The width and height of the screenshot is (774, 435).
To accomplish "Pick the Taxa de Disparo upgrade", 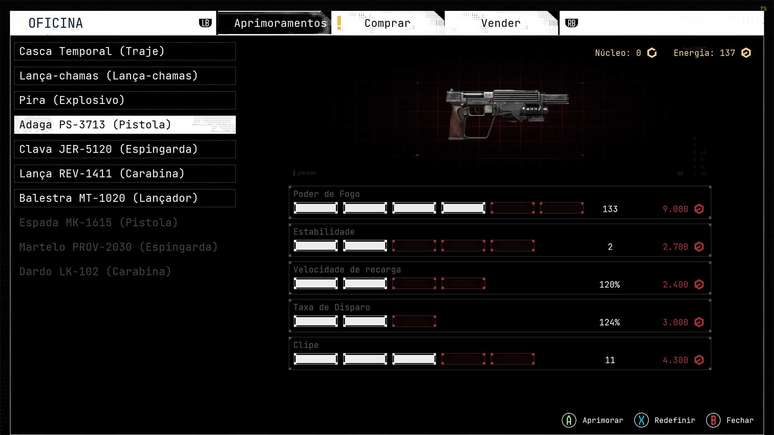I will 500,317.
